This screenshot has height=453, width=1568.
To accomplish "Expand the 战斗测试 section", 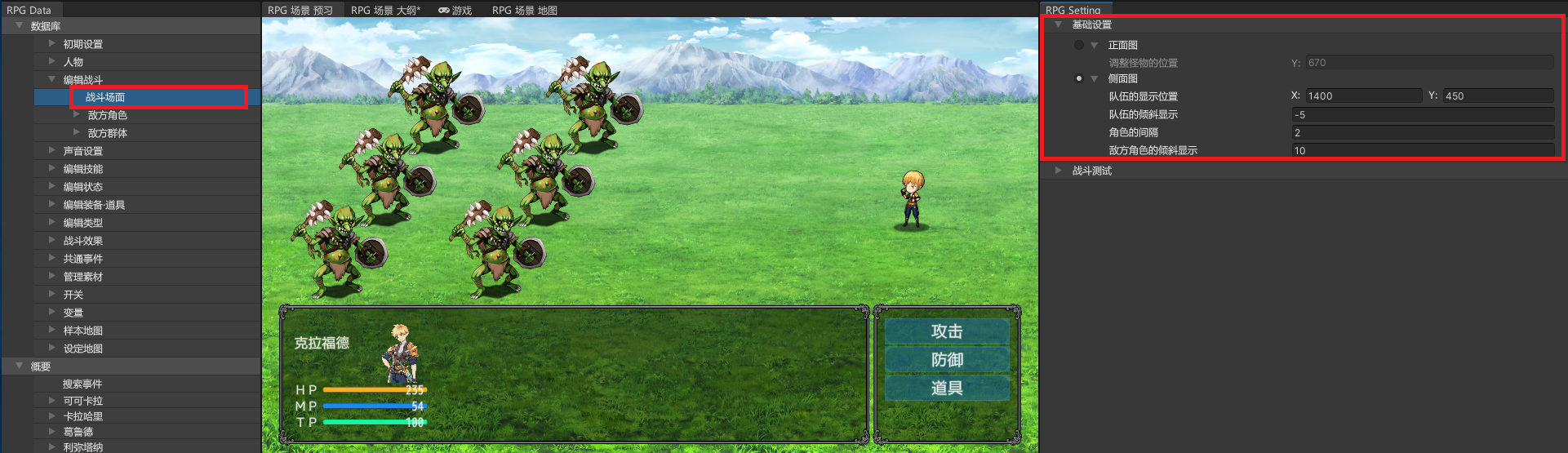I will point(1091,171).
